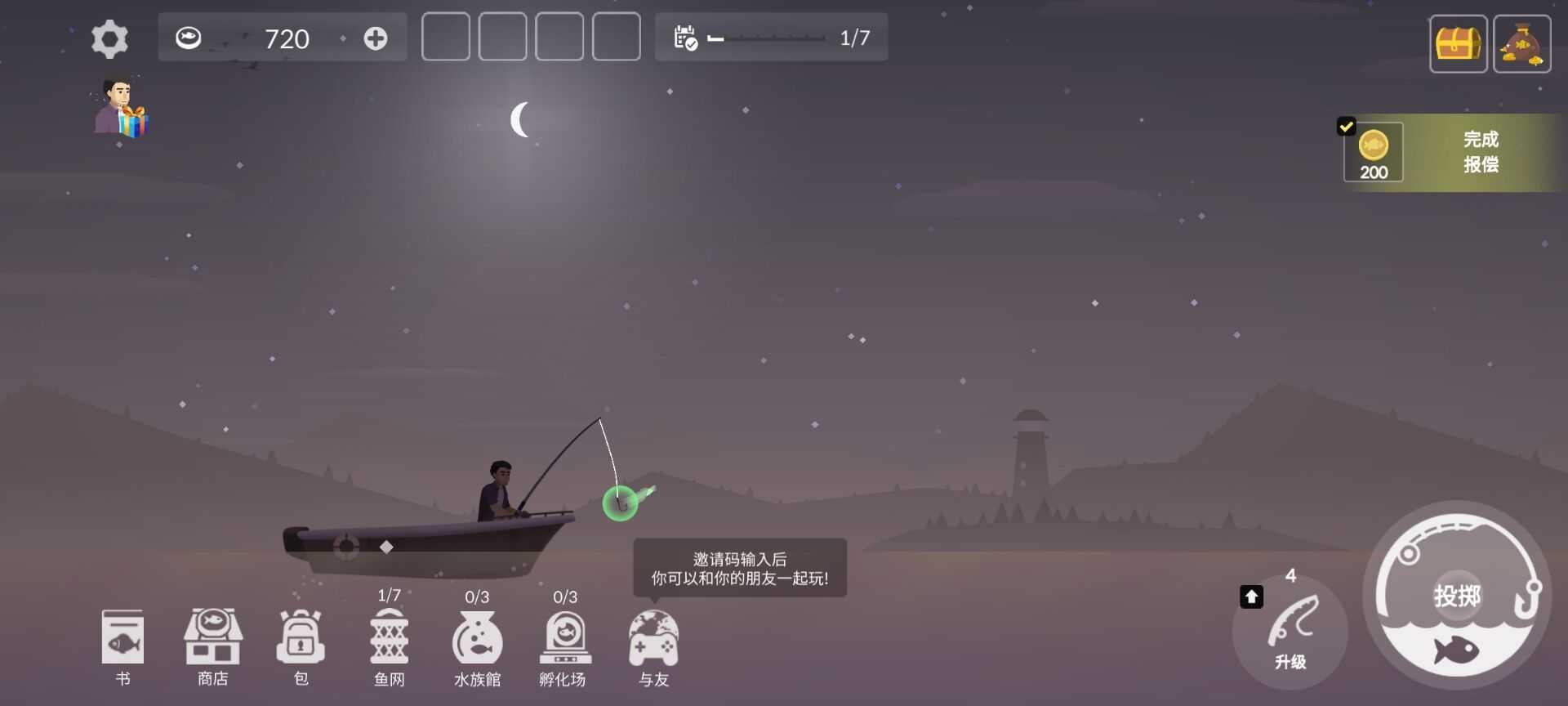The width and height of the screenshot is (1568, 706).
Task: Open the settings gear menu
Action: [x=109, y=39]
